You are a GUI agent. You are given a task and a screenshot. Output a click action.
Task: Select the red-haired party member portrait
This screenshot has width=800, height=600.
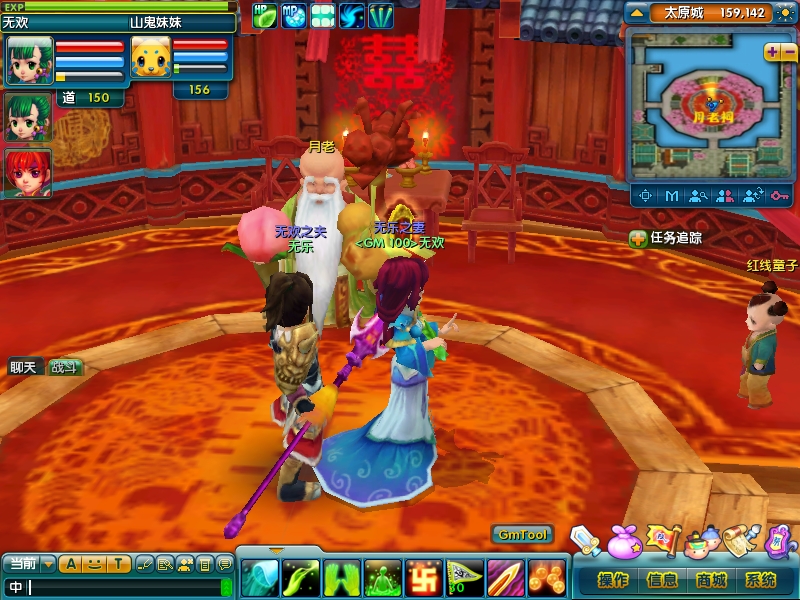tap(27, 172)
